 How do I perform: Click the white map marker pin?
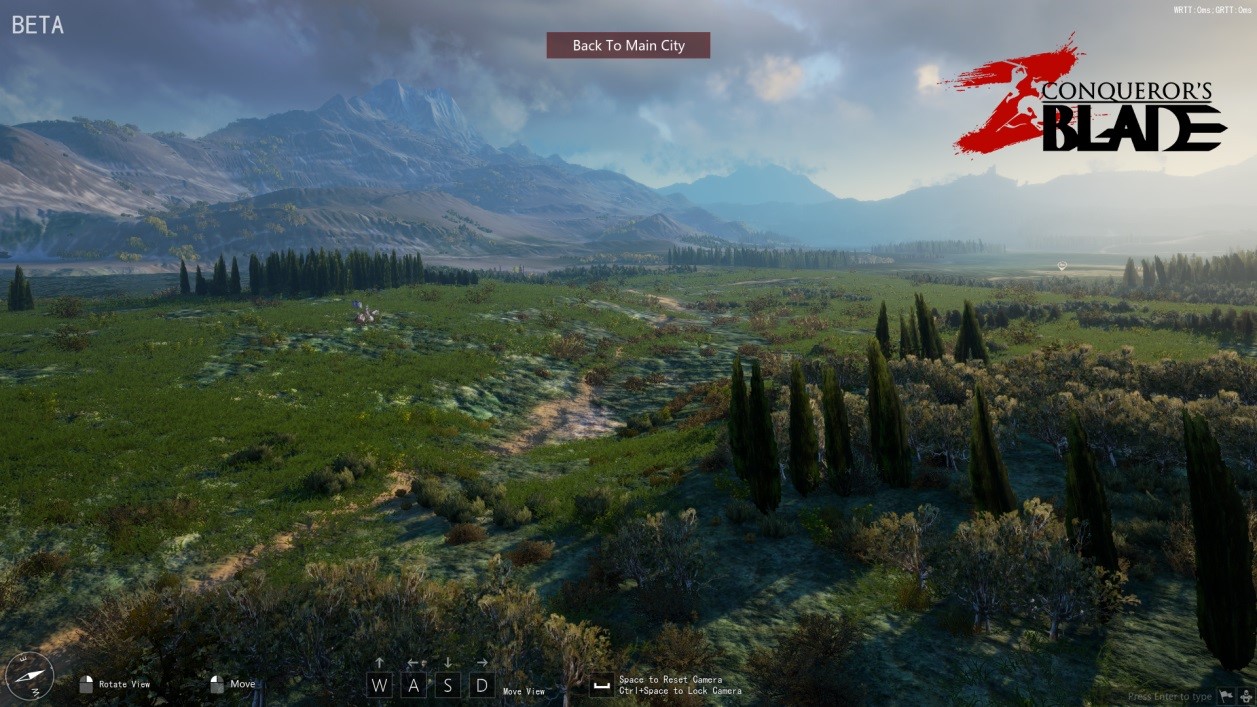tap(1062, 266)
